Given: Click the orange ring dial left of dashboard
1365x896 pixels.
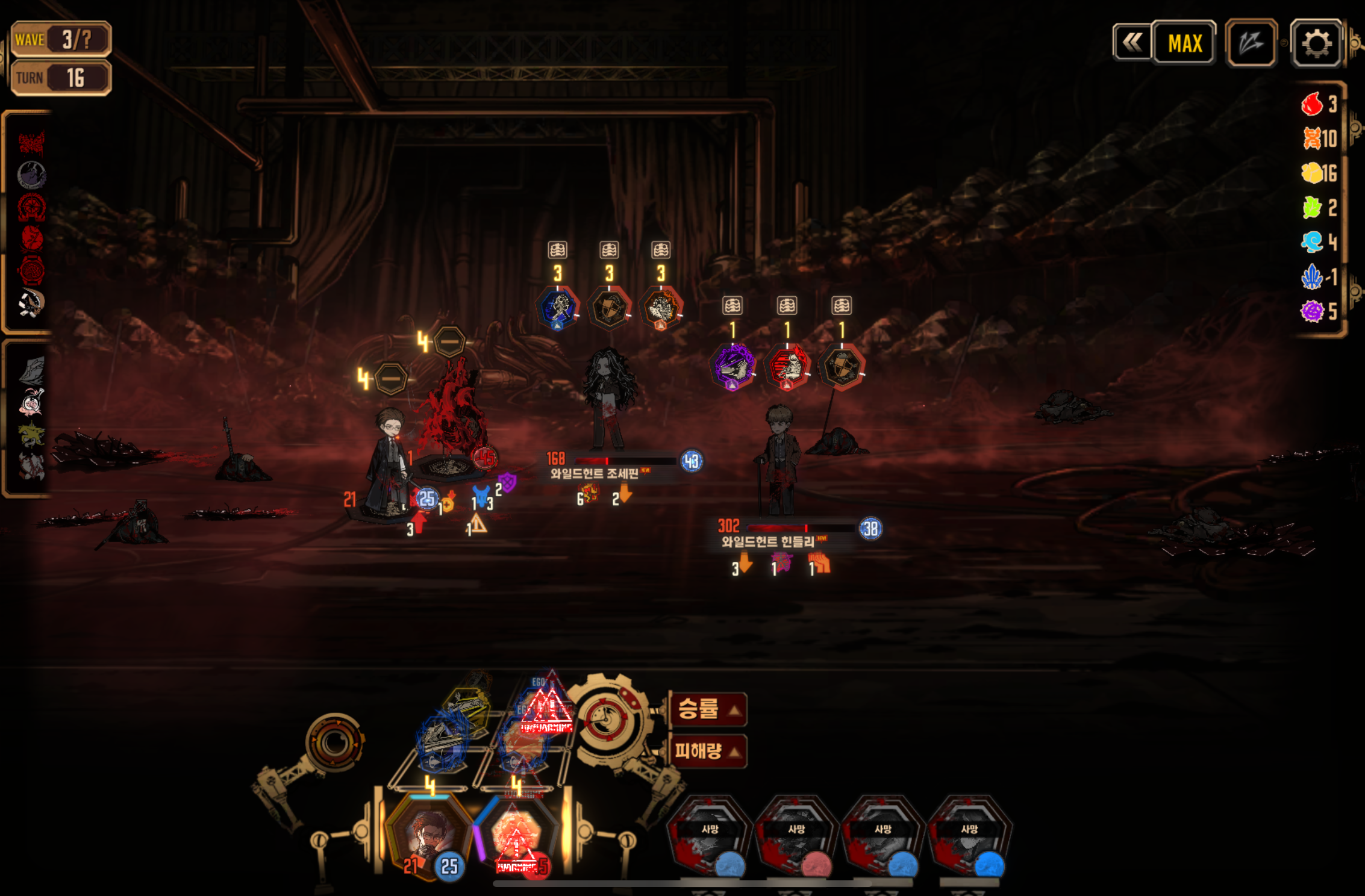Looking at the screenshot, I should point(334,742).
